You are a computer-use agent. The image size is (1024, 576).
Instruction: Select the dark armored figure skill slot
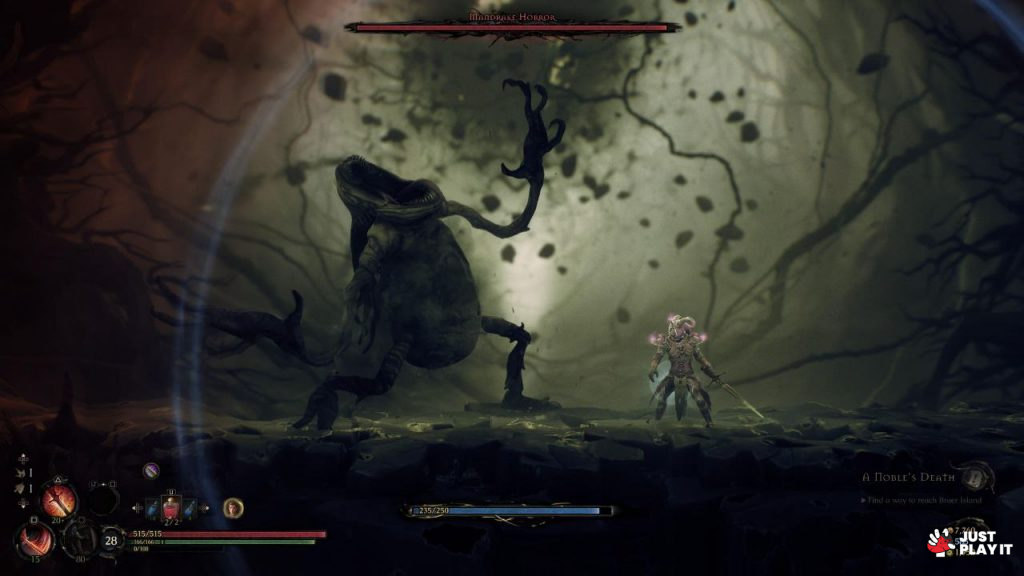(78, 539)
